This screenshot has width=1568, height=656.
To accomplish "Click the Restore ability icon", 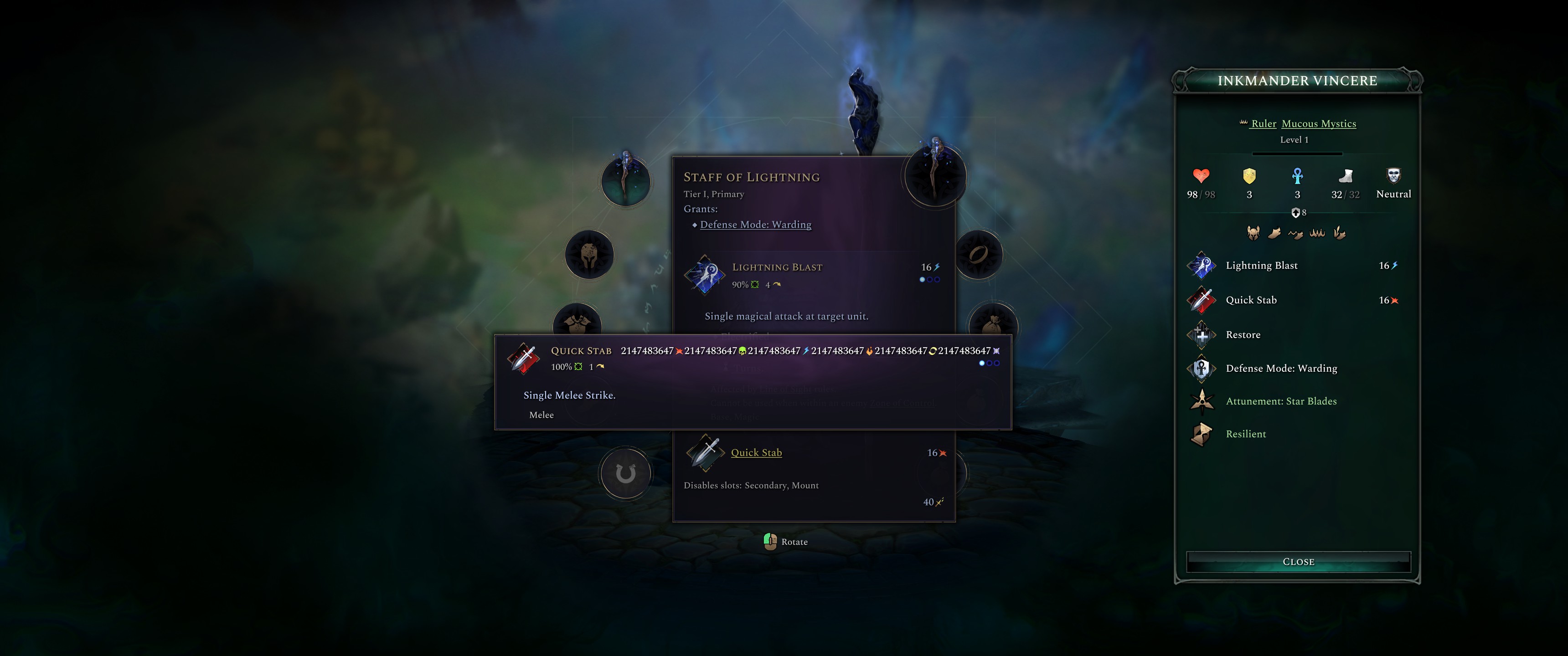I will (1202, 335).
